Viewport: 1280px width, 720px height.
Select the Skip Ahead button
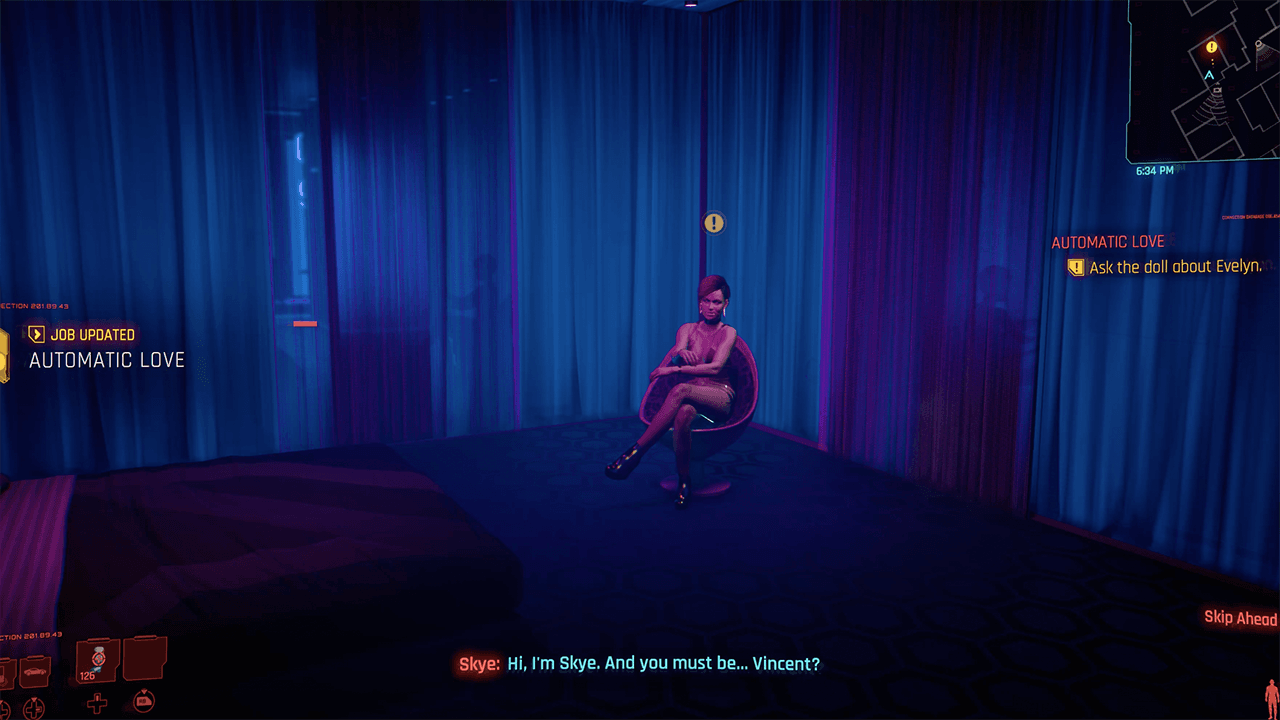(x=1240, y=618)
